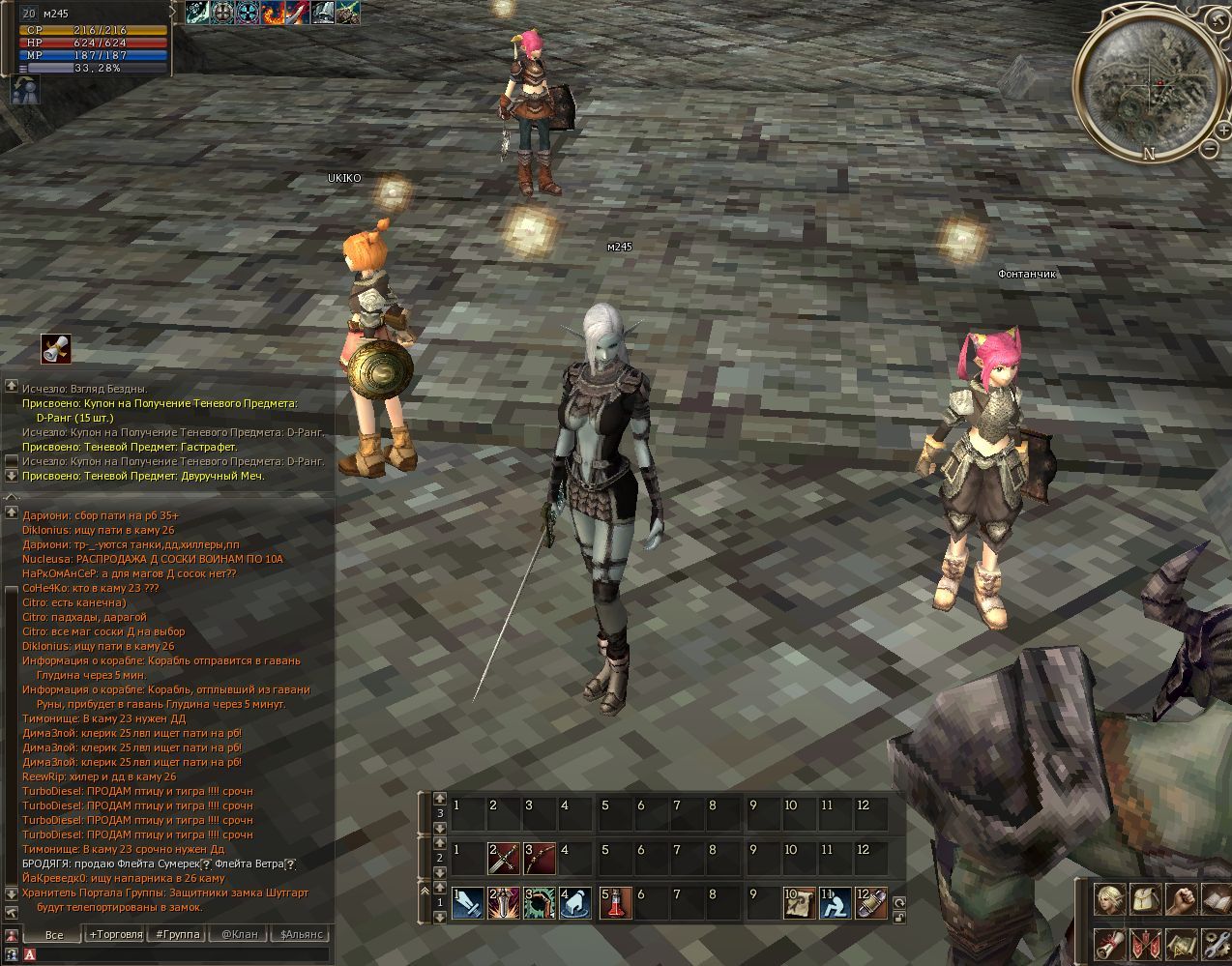Toggle the sit action in slot 11
1232x966 pixels.
tap(836, 902)
